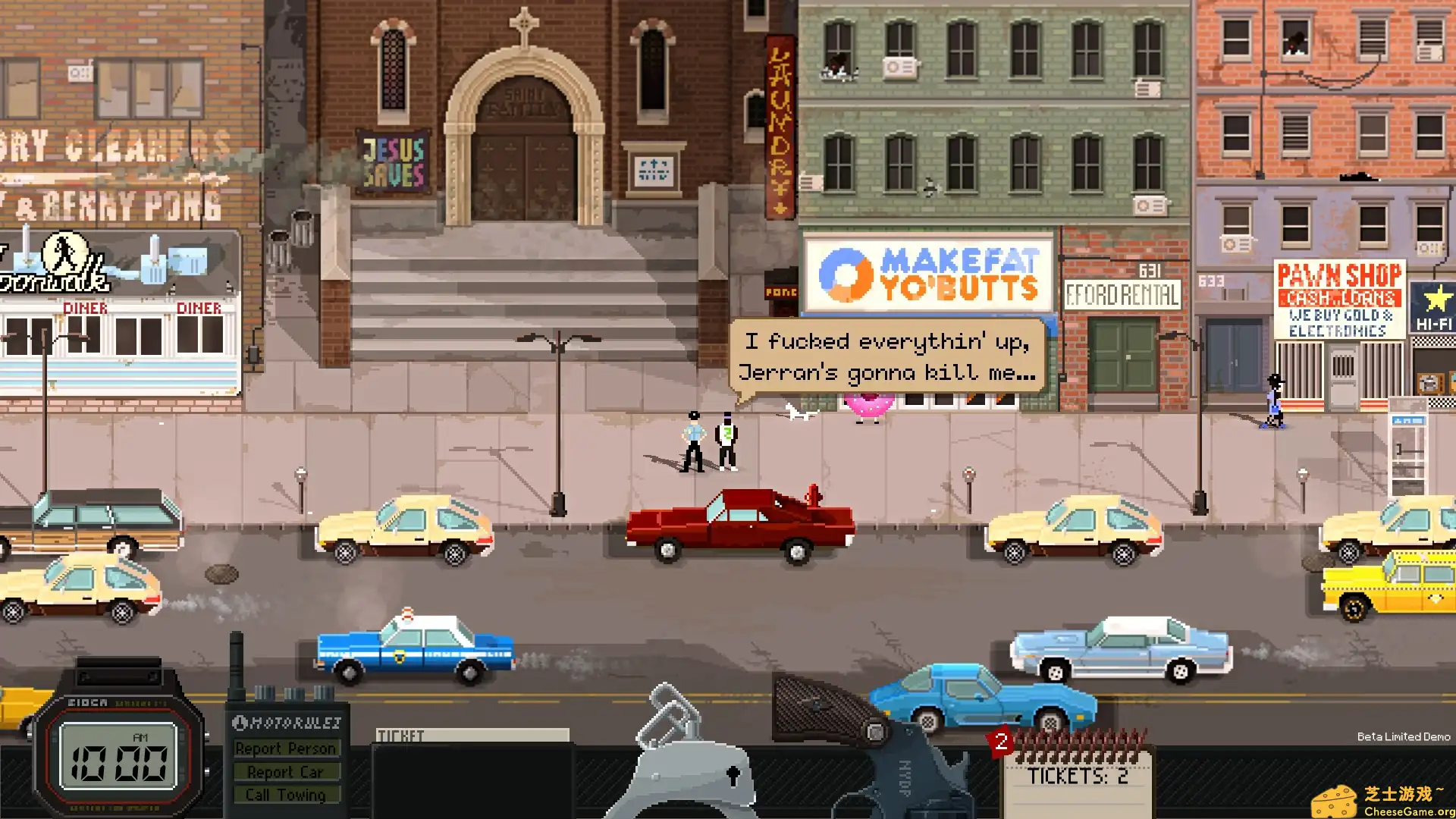
Task: Click the Report Car radio option
Action: click(x=287, y=771)
